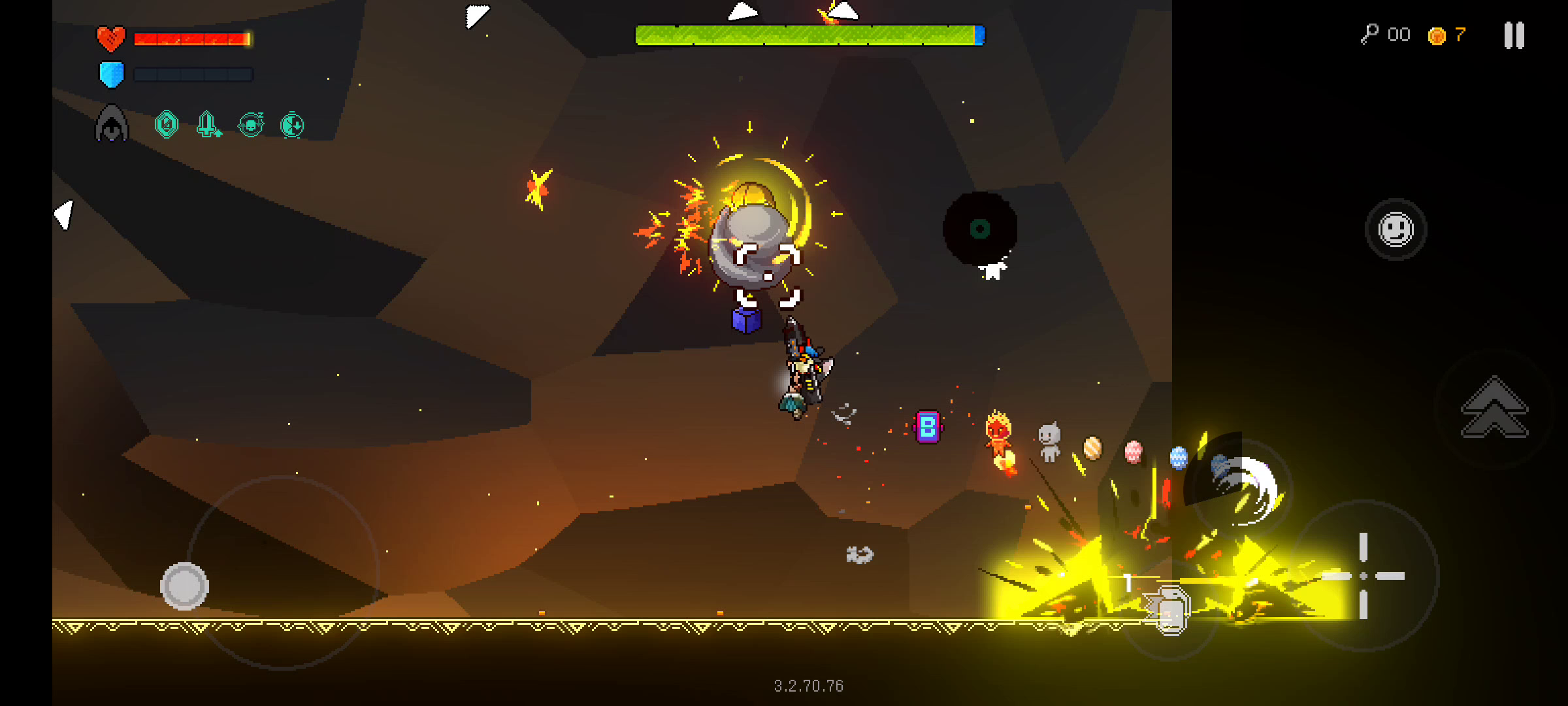Pause the game
The height and width of the screenshot is (706, 1568).
pos(1514,35)
